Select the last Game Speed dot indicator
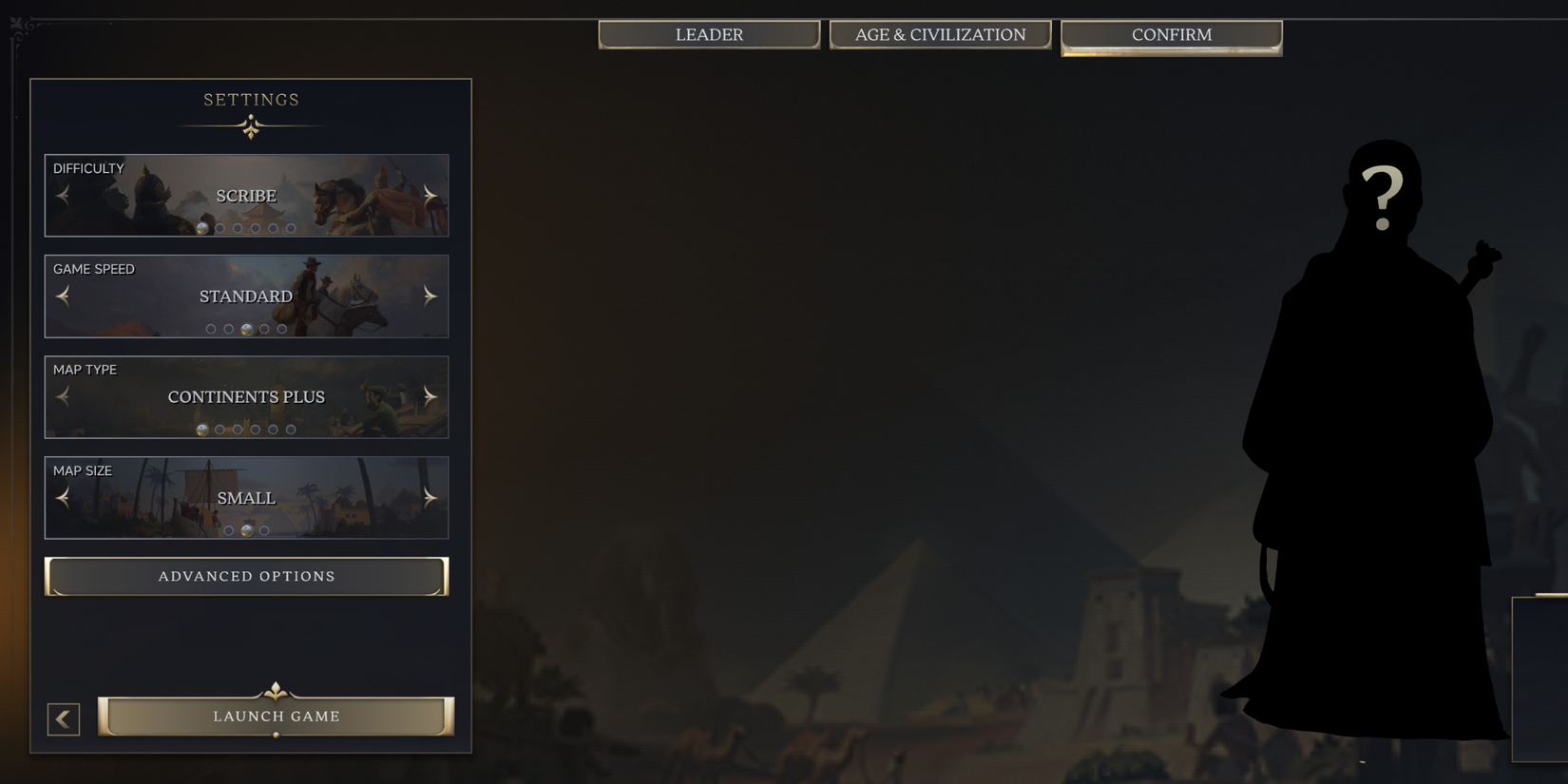This screenshot has height=784, width=1568. point(282,329)
